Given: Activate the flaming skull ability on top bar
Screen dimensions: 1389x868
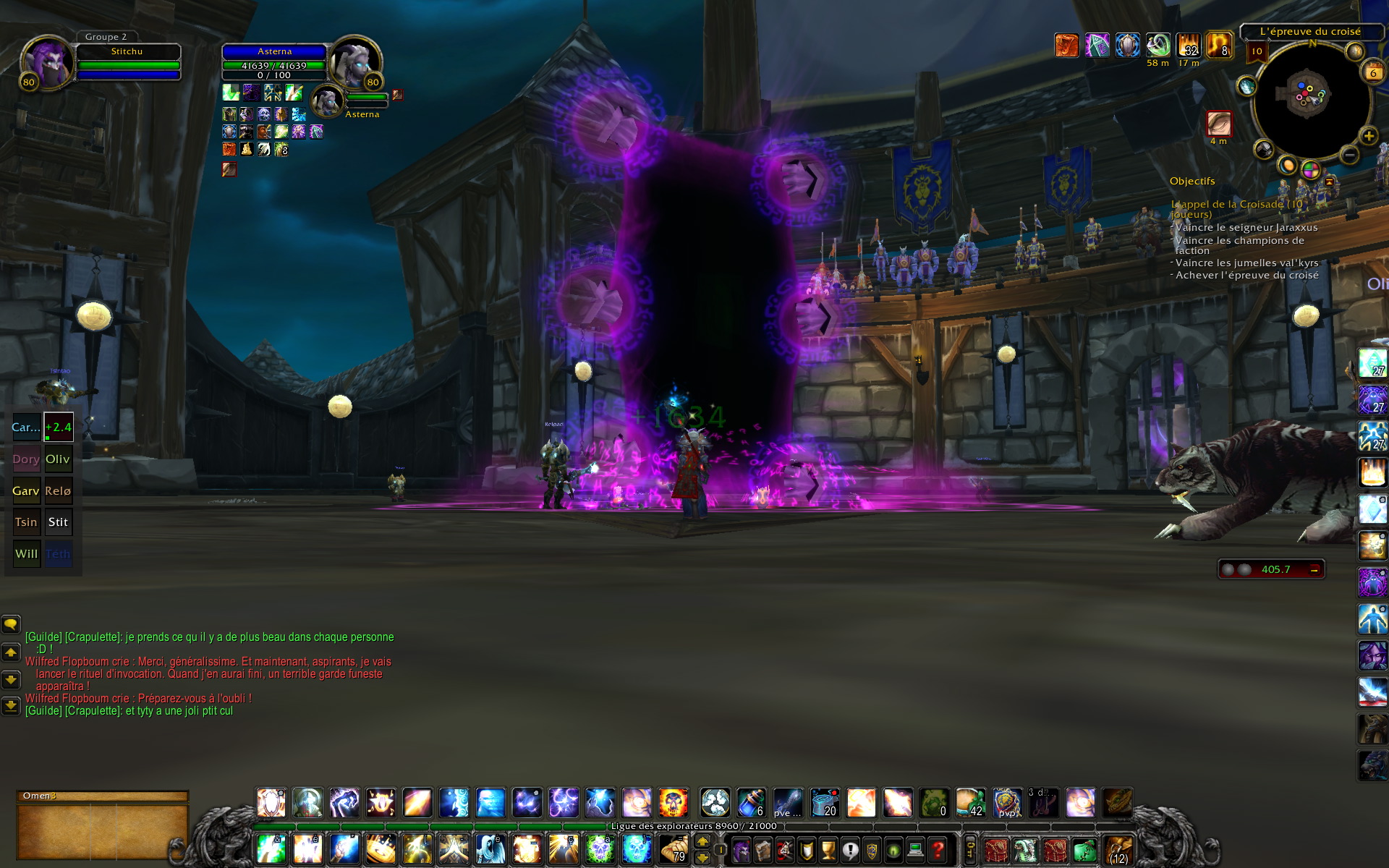Looking at the screenshot, I should [673, 803].
